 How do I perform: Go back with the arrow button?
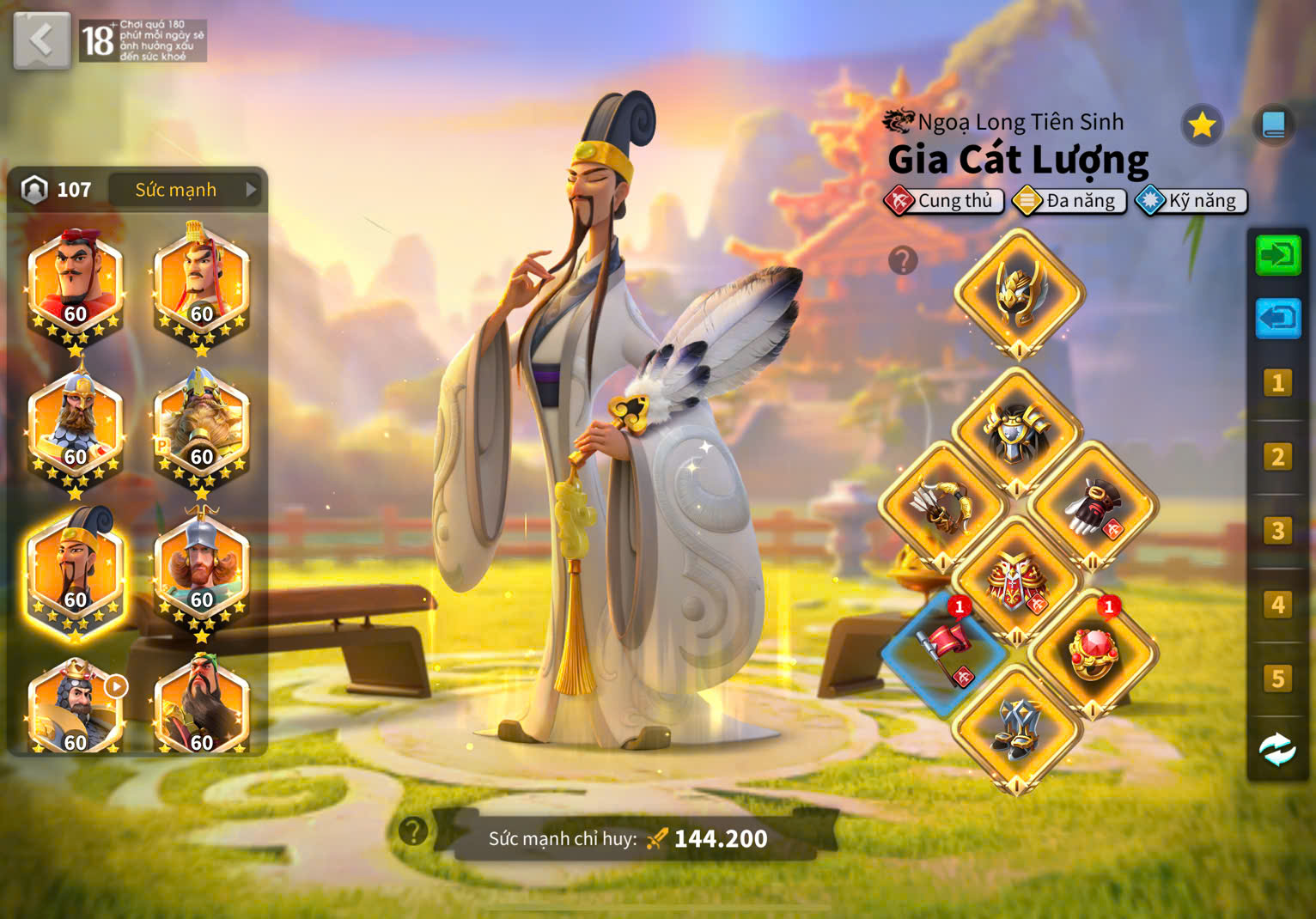(41, 40)
